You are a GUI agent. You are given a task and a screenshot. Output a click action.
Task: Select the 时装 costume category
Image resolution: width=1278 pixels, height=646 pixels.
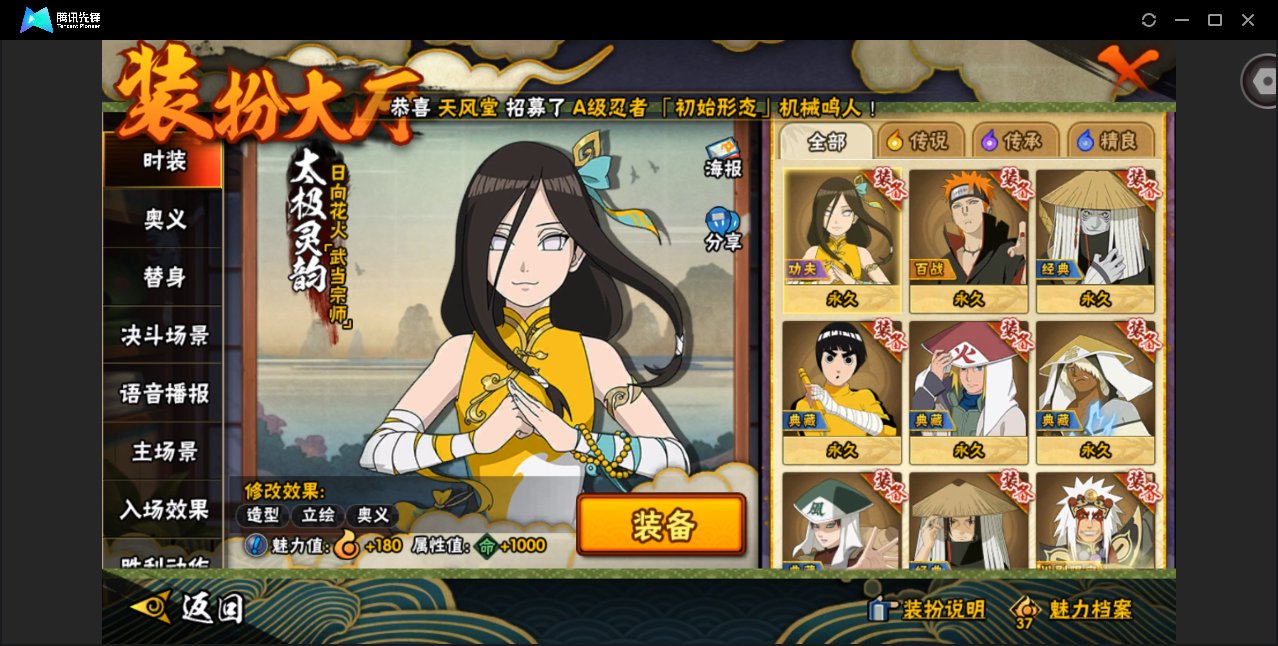point(163,161)
